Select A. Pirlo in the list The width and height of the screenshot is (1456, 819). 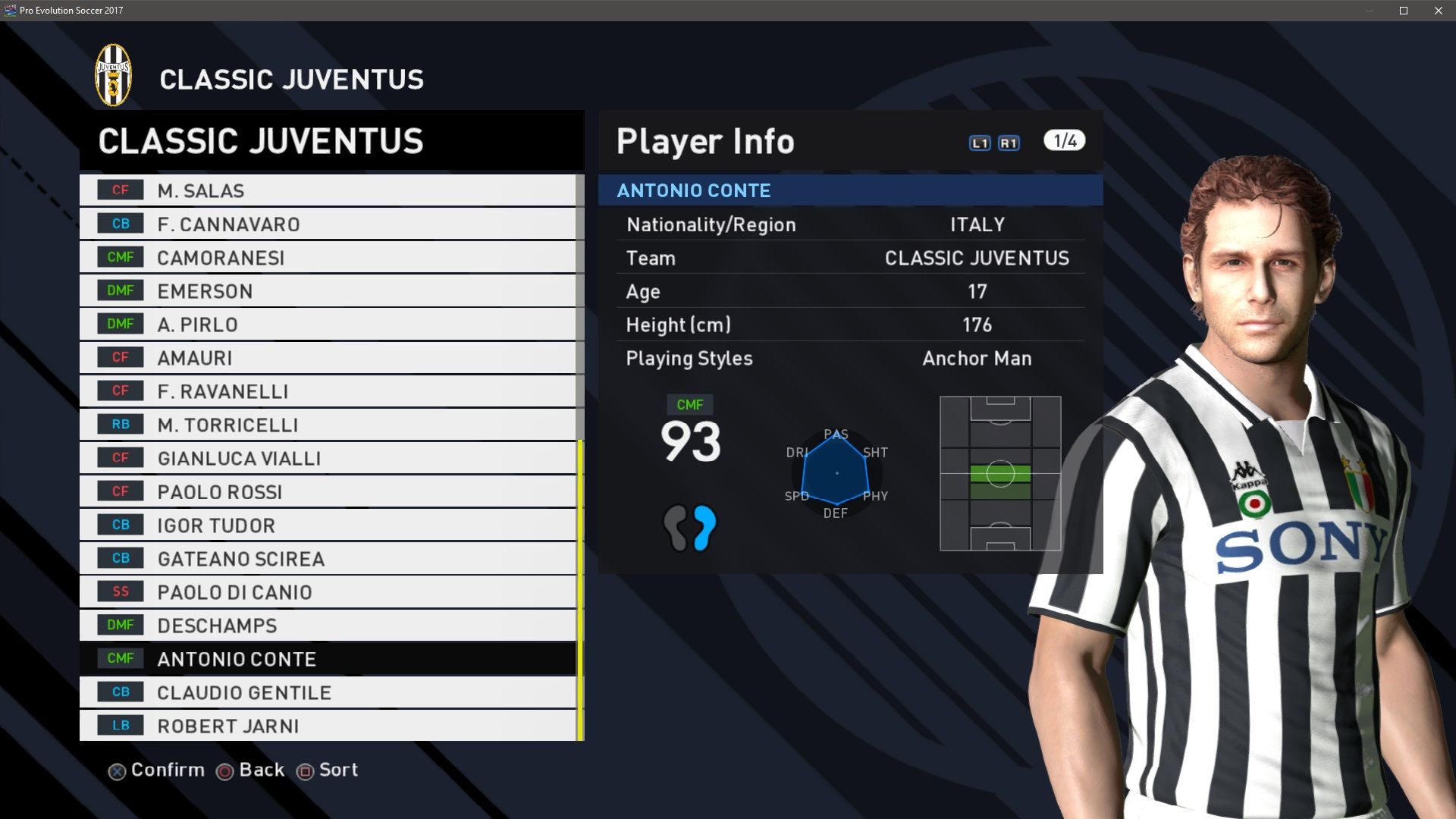point(328,324)
